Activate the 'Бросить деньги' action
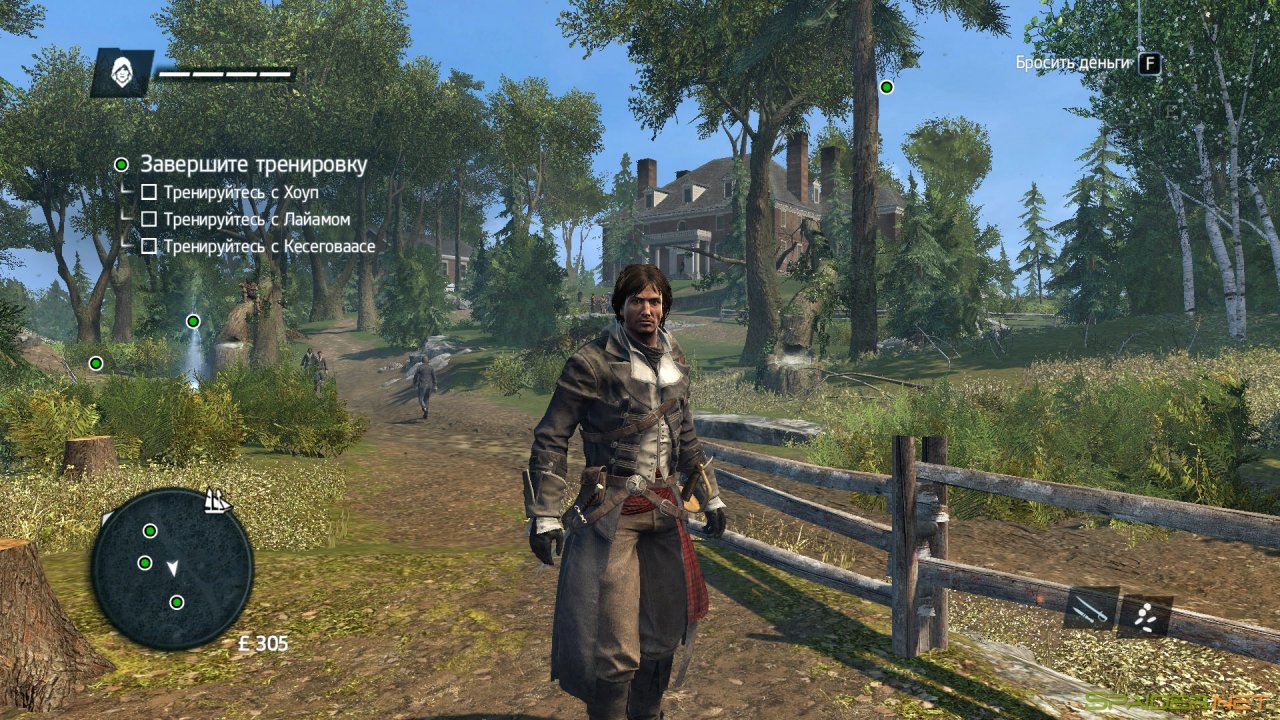 pos(1073,60)
